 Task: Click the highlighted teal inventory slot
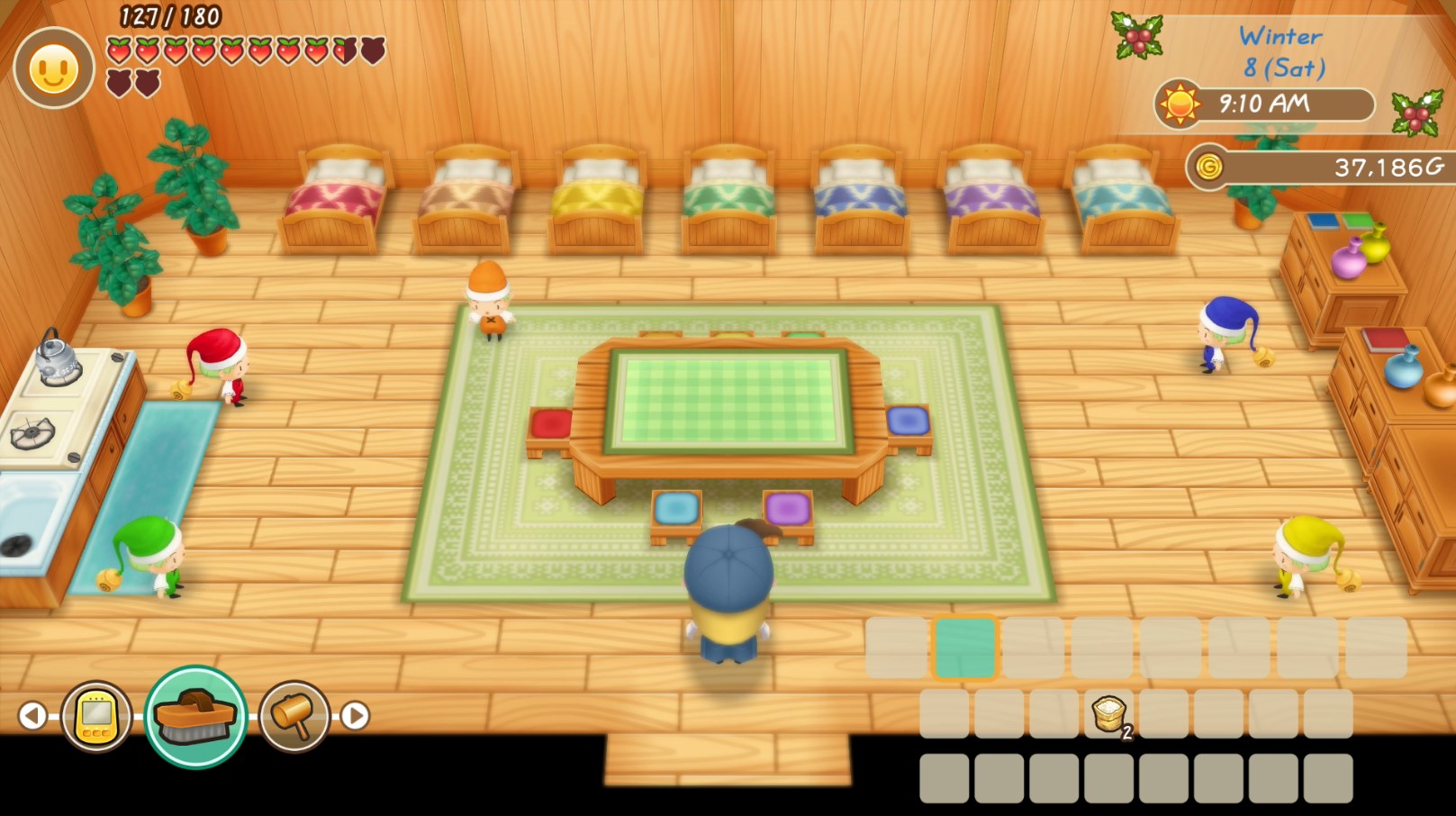pos(966,648)
